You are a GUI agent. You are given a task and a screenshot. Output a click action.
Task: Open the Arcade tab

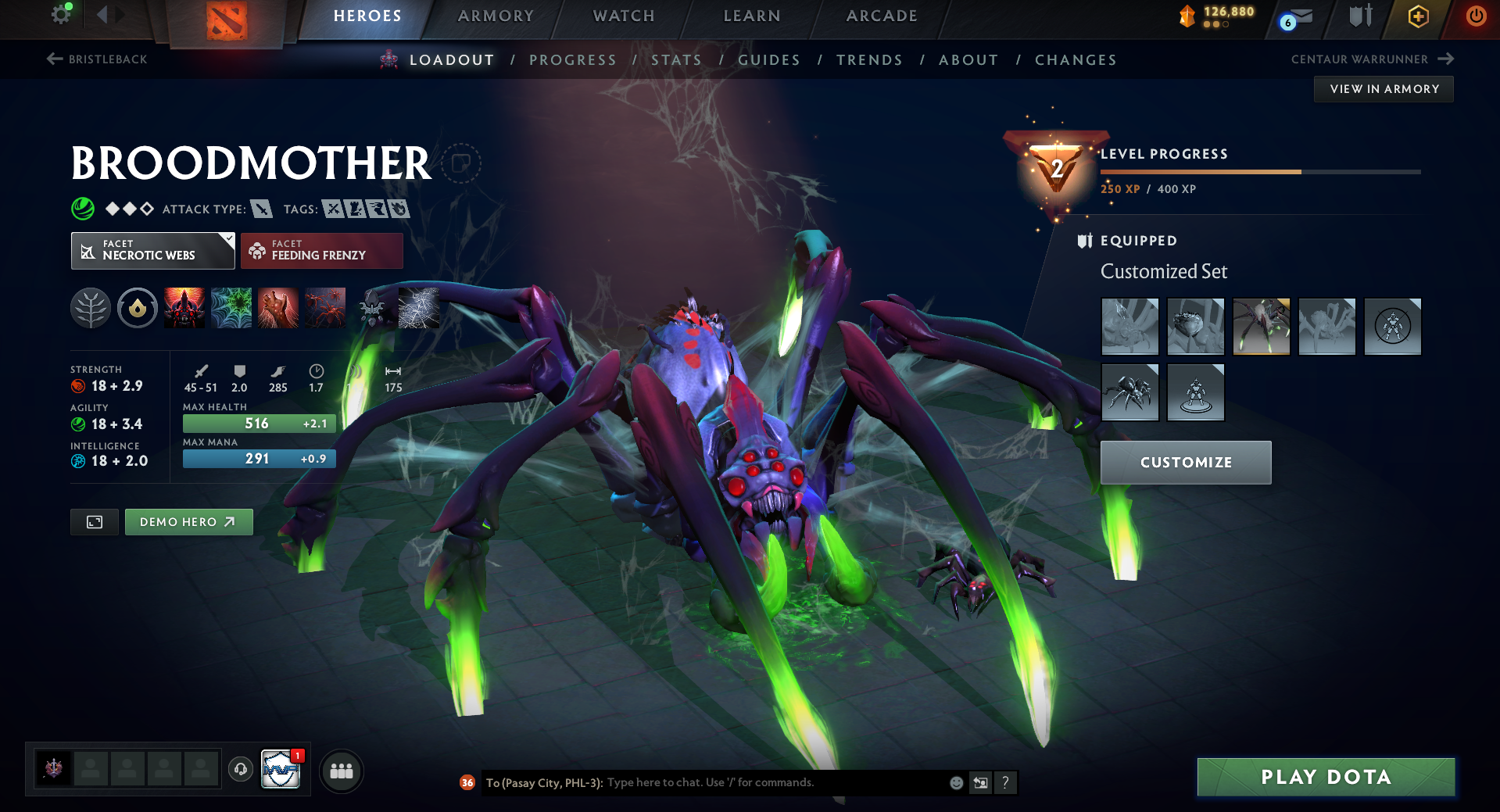[x=882, y=16]
